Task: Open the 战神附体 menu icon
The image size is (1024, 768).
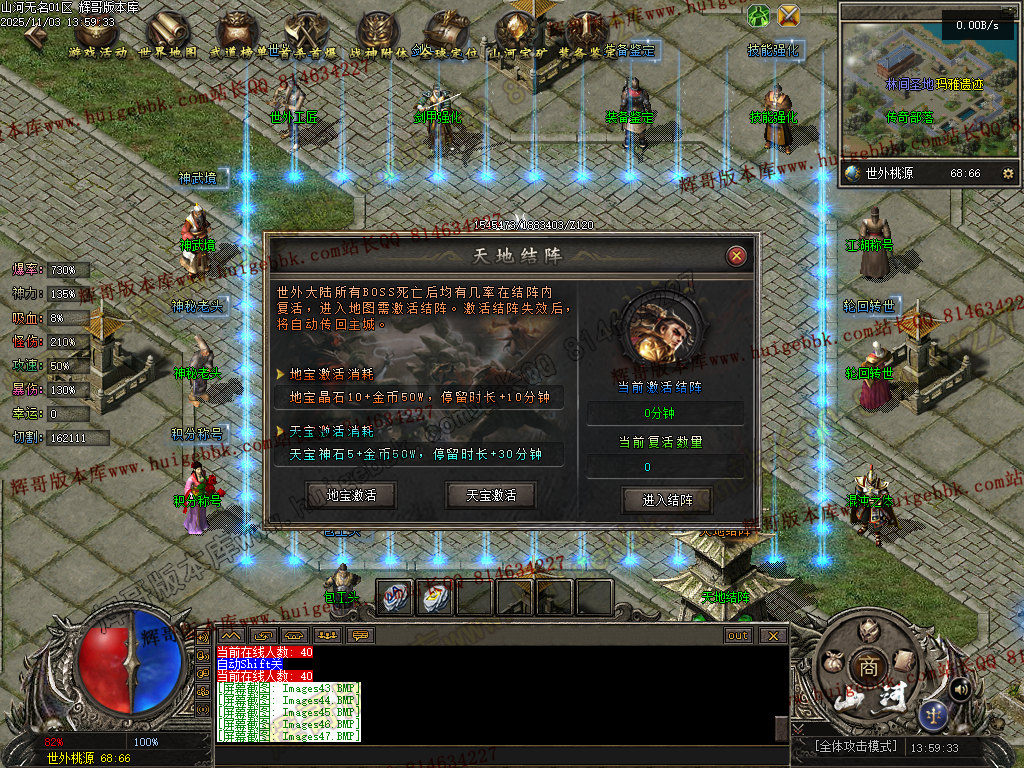Action: (378, 33)
